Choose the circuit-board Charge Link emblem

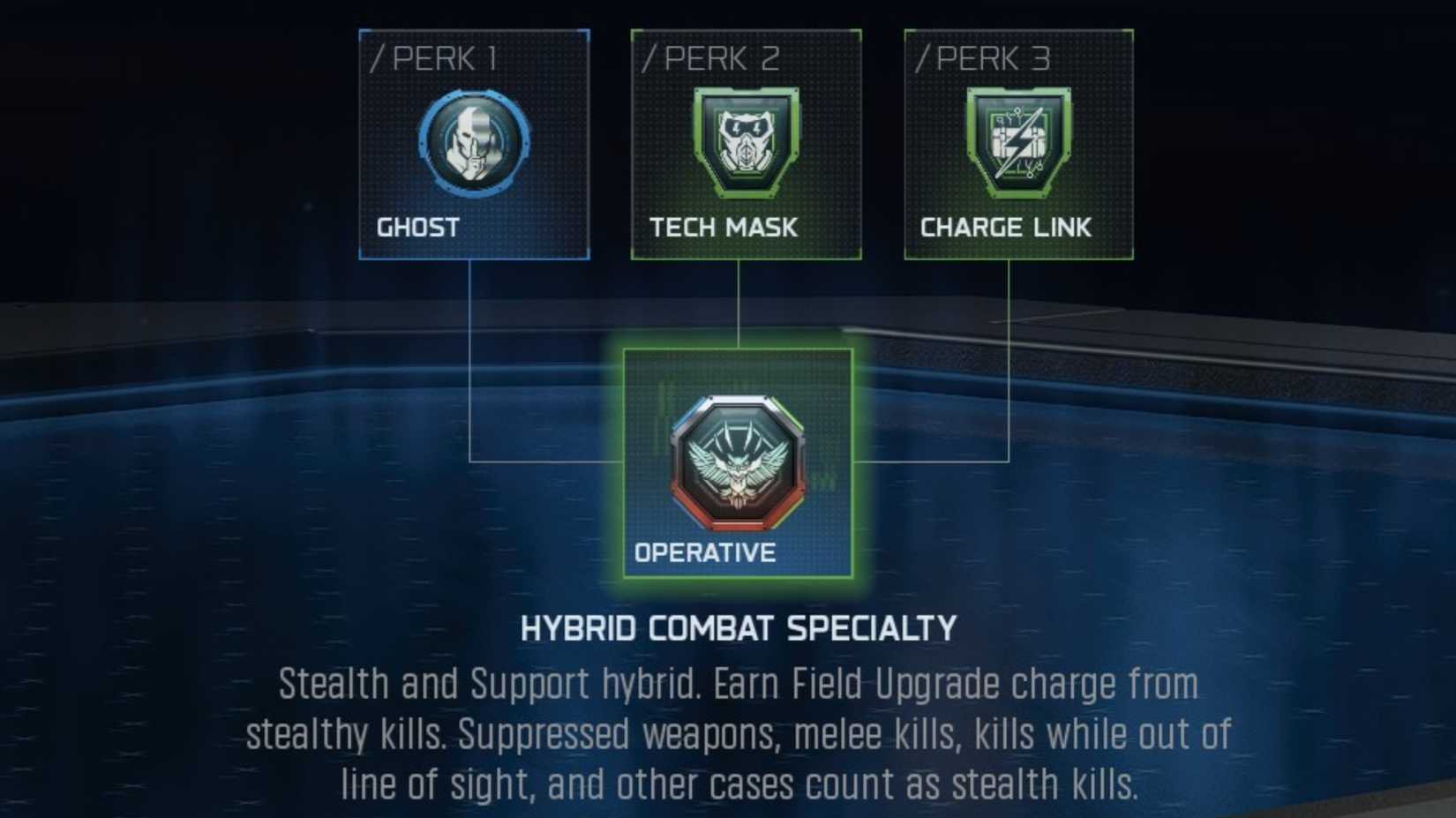point(1017,144)
